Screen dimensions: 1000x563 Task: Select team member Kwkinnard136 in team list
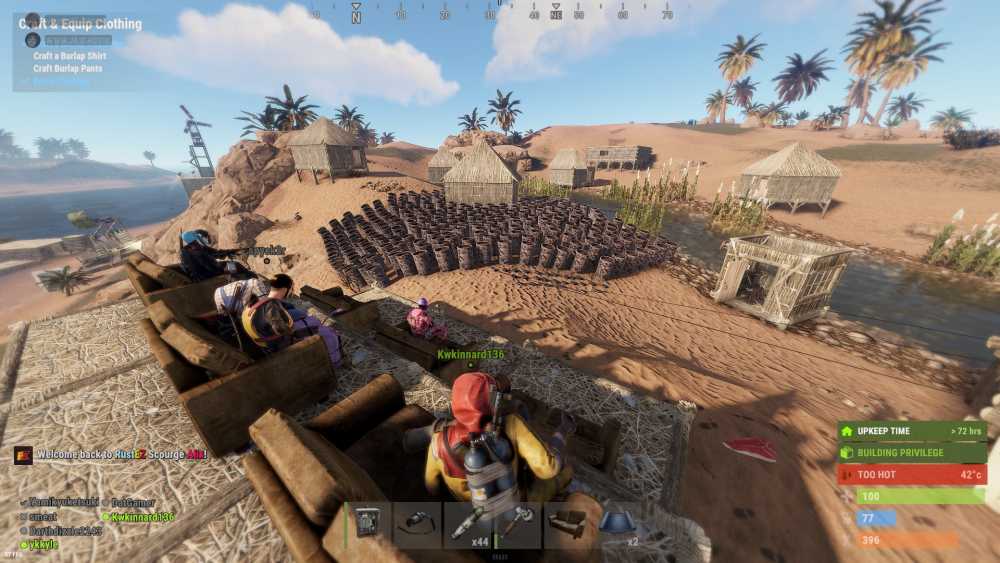(142, 517)
